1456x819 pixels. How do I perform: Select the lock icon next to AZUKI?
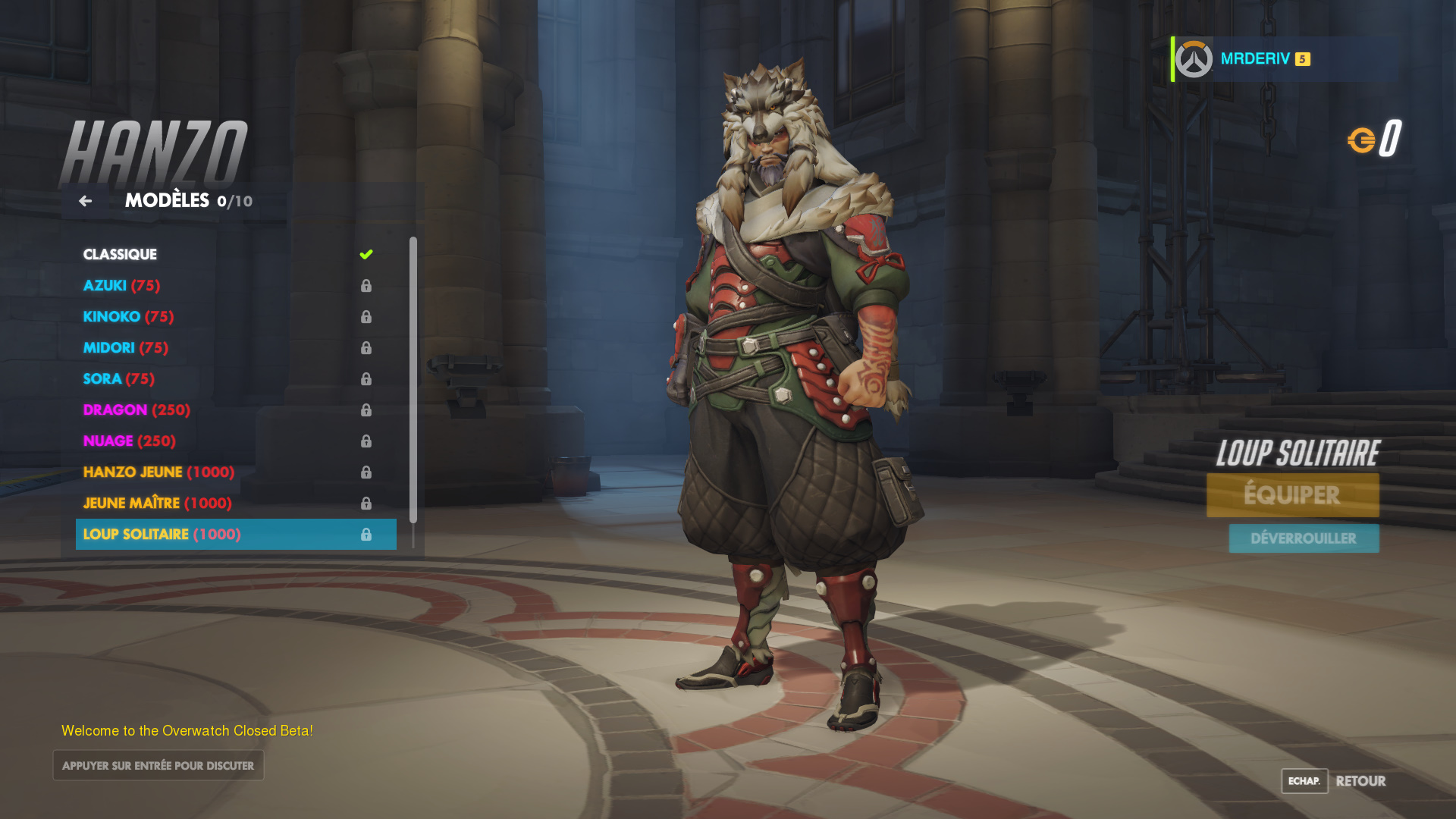369,286
